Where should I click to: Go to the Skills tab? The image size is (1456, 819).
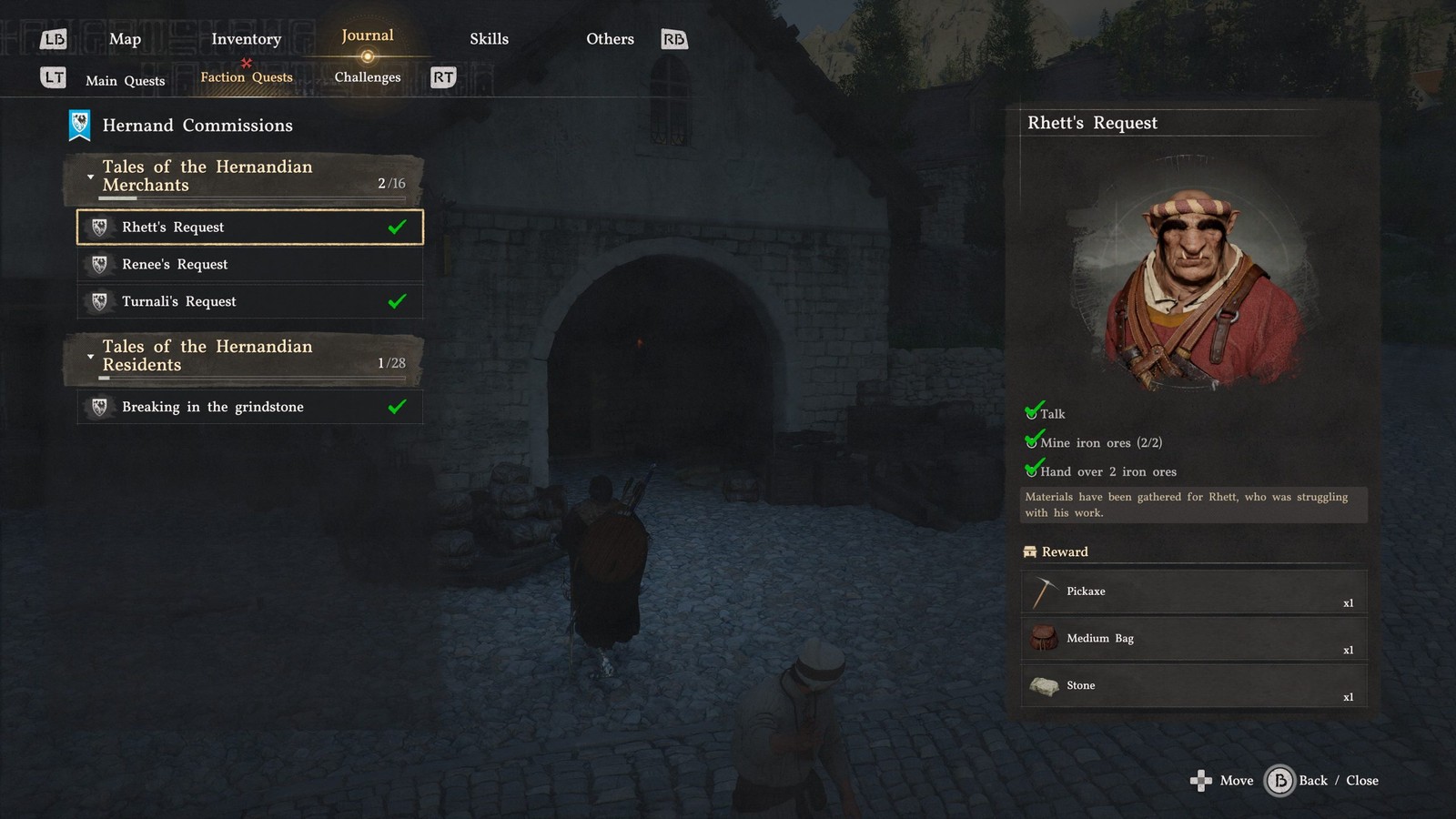[x=489, y=39]
